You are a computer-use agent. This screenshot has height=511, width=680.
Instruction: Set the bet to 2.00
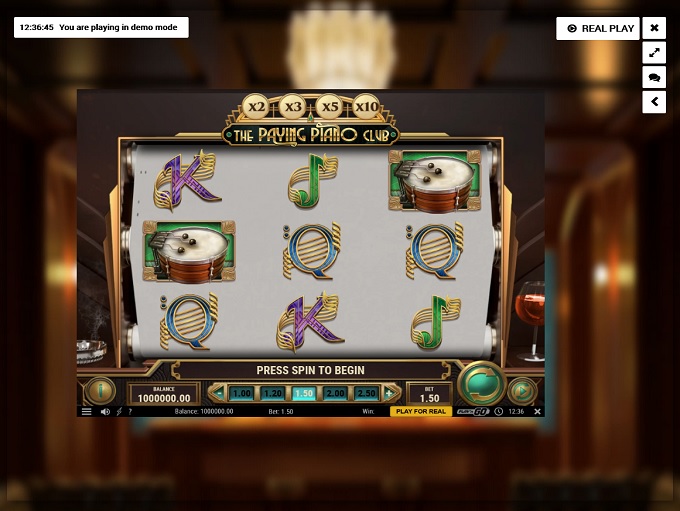coord(335,394)
